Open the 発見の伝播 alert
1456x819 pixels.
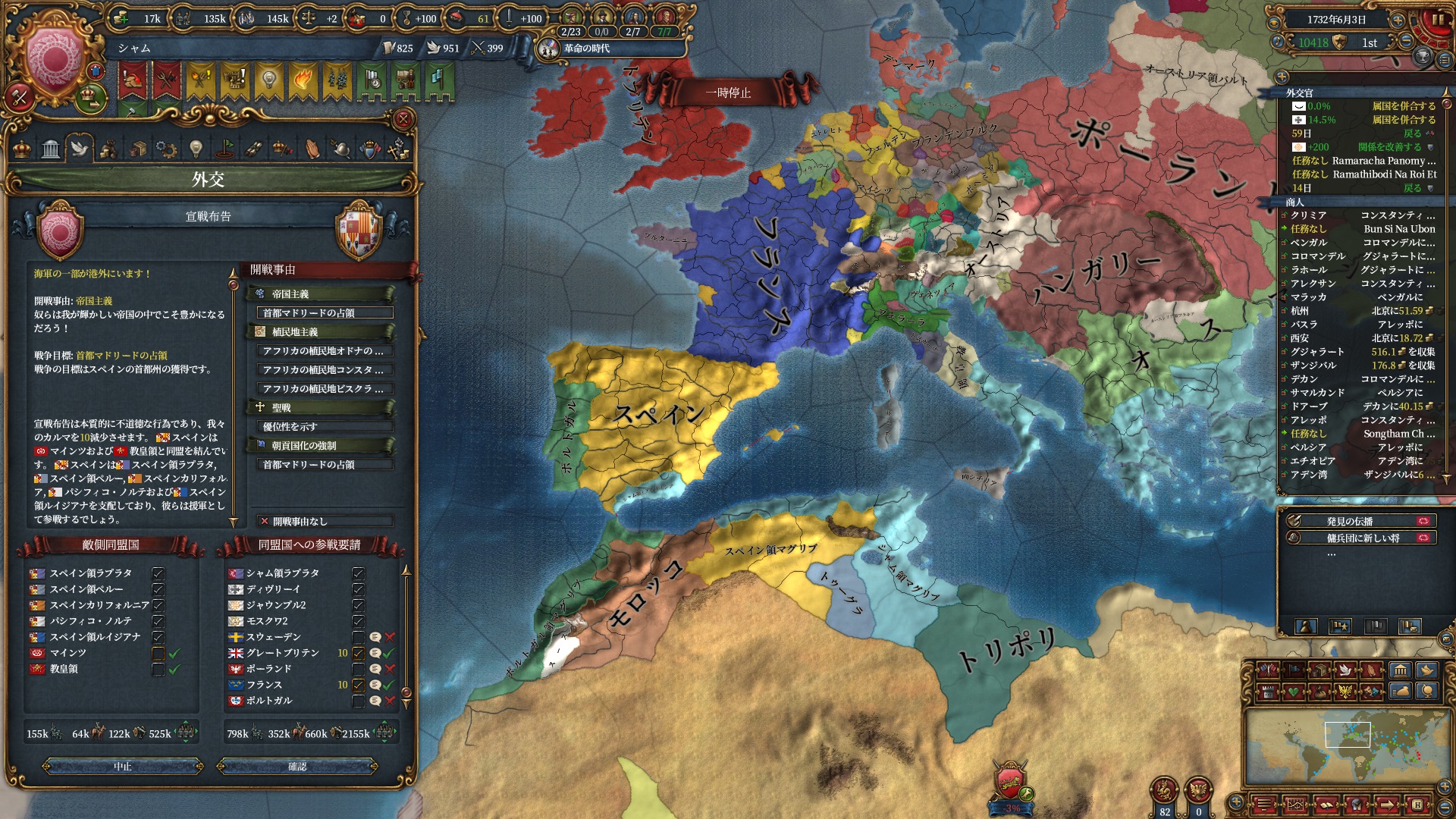point(1360,522)
